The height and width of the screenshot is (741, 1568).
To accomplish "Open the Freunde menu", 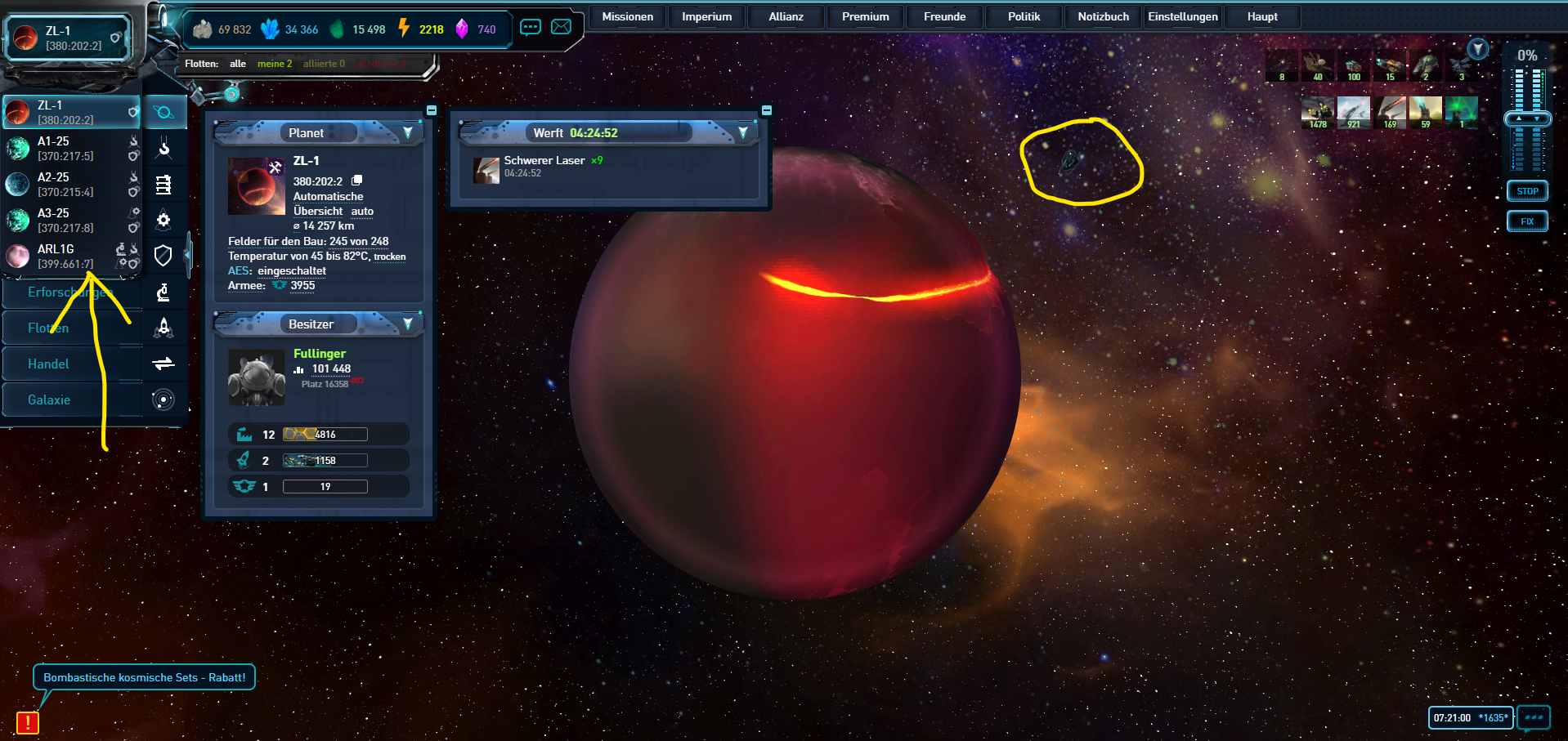I will pyautogui.click(x=944, y=16).
